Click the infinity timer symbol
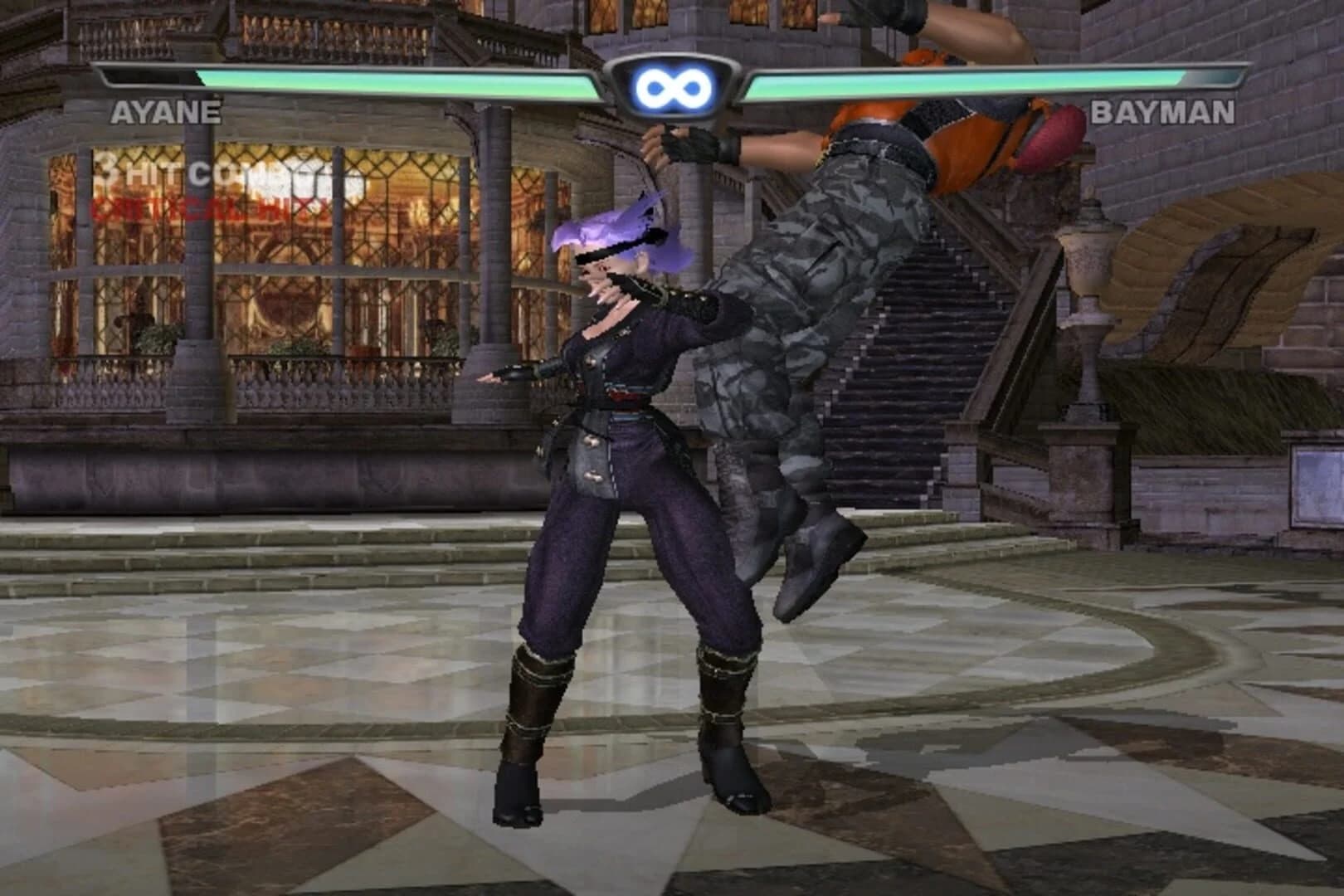 click(x=672, y=83)
